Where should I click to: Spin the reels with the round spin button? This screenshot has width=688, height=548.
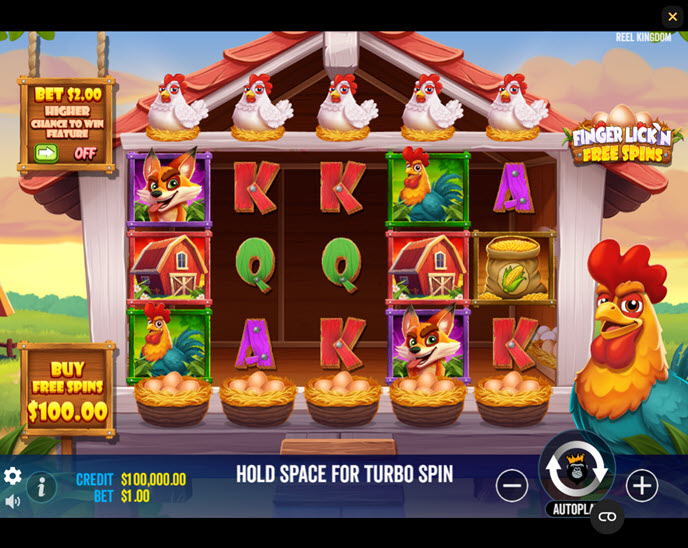577,468
